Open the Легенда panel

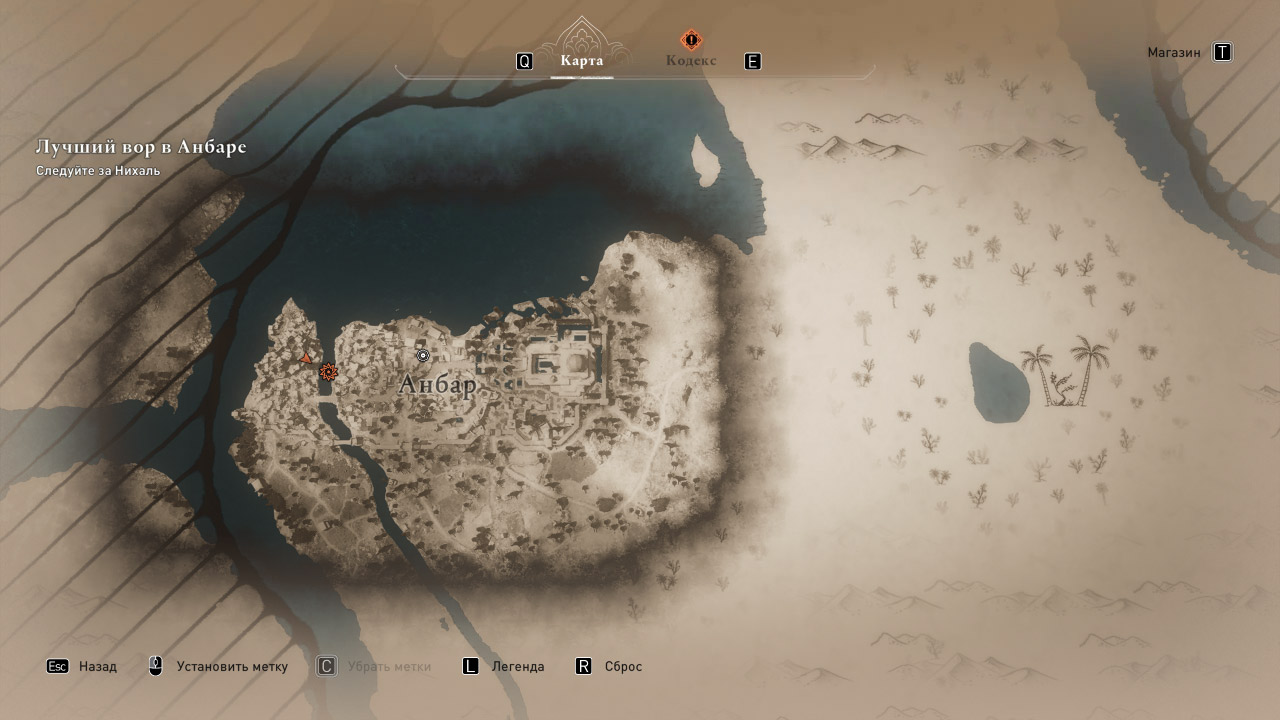pos(516,665)
